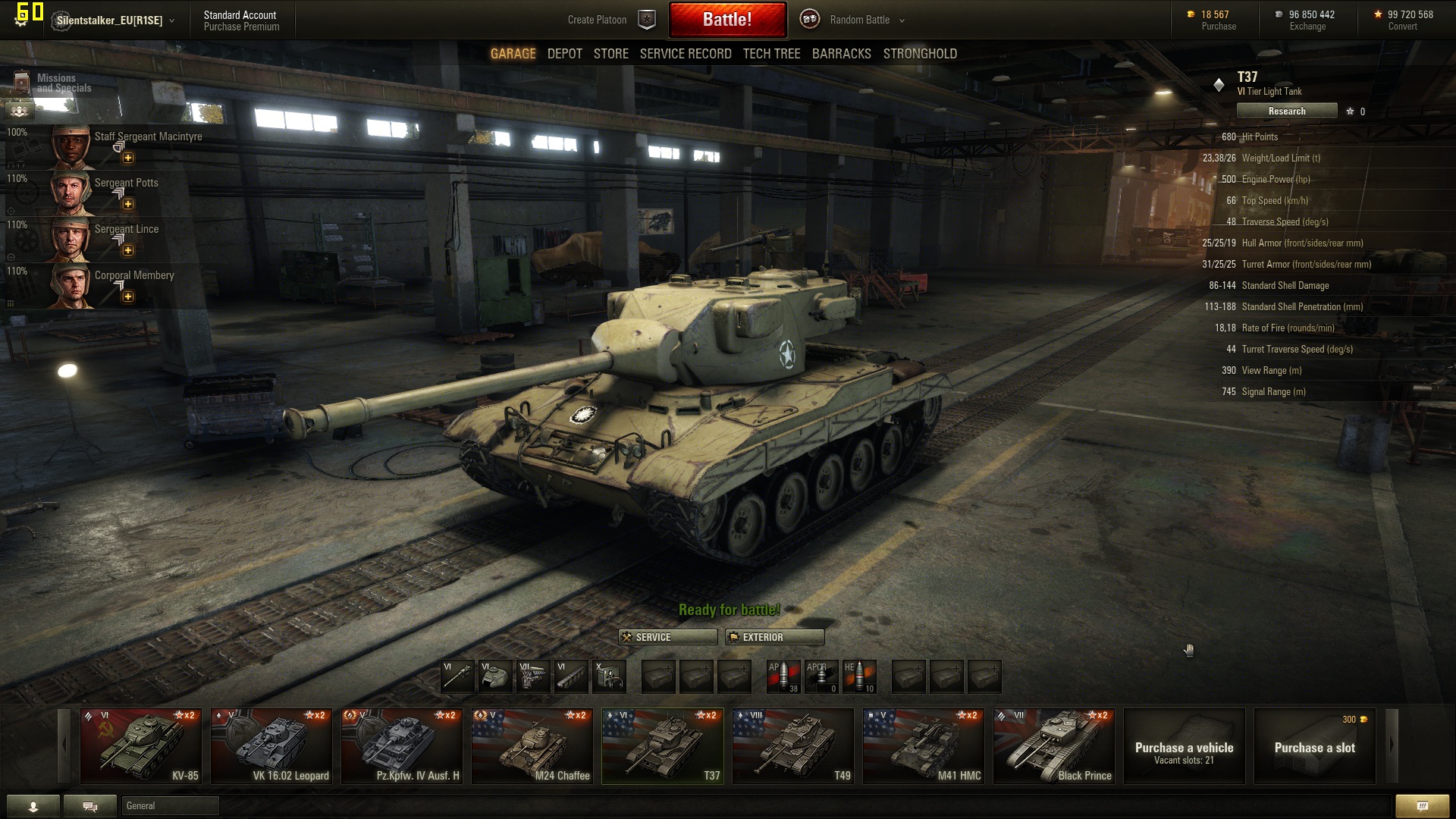The height and width of the screenshot is (819, 1456).
Task: Buy a new garage slot
Action: pos(1314,746)
